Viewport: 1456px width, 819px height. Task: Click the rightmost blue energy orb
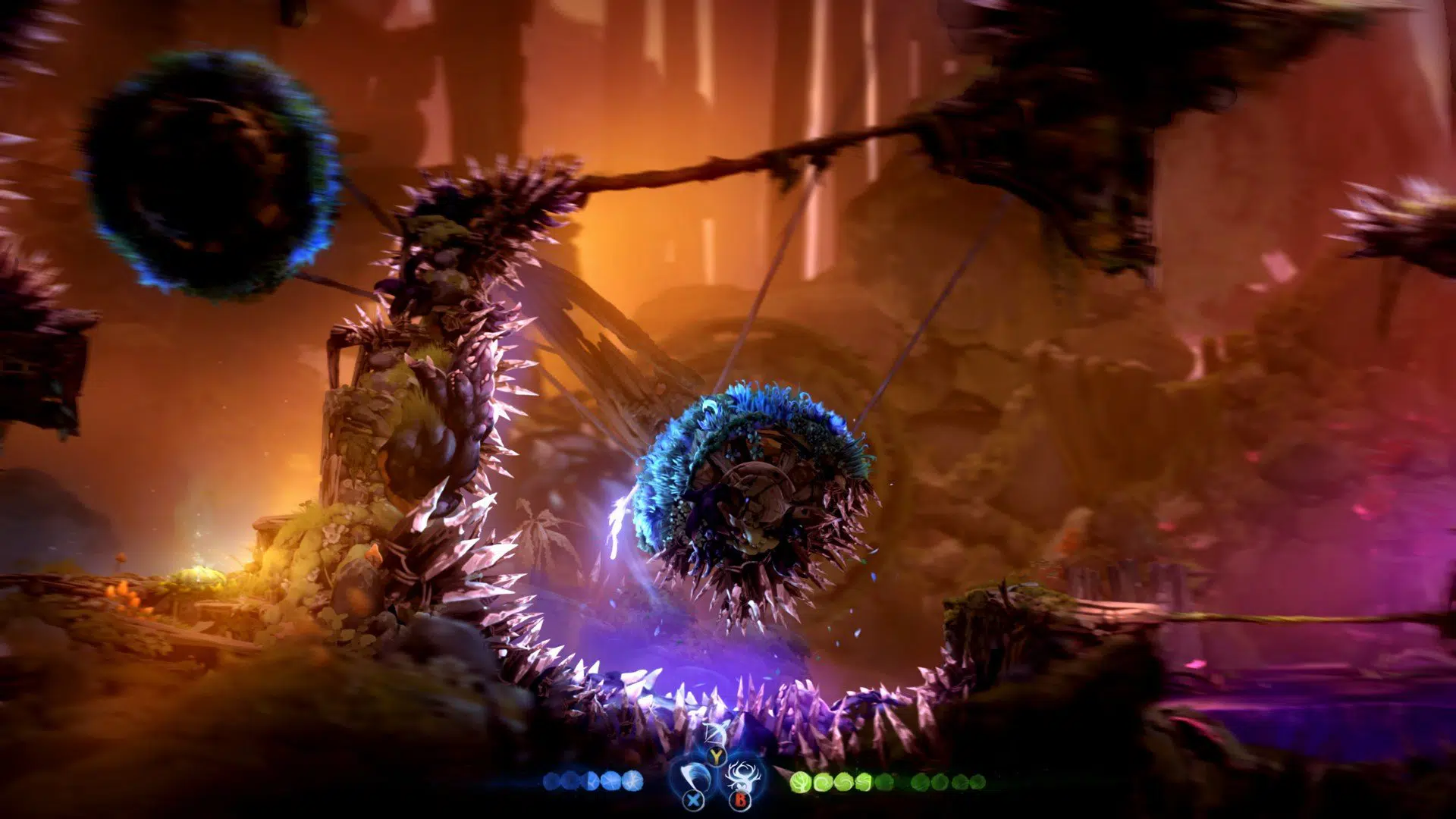pos(632,781)
